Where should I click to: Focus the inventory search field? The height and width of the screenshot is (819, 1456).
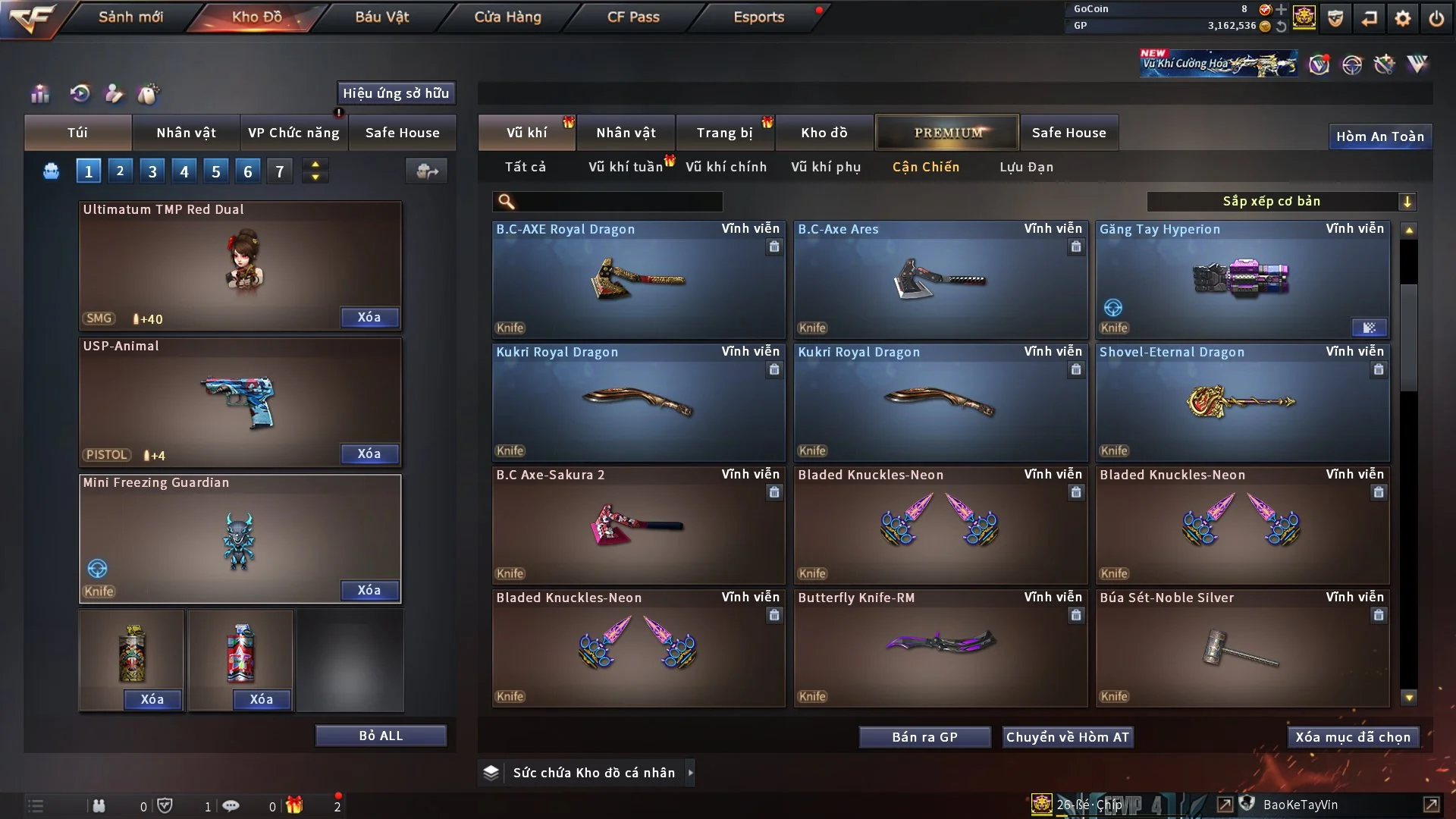[x=618, y=202]
